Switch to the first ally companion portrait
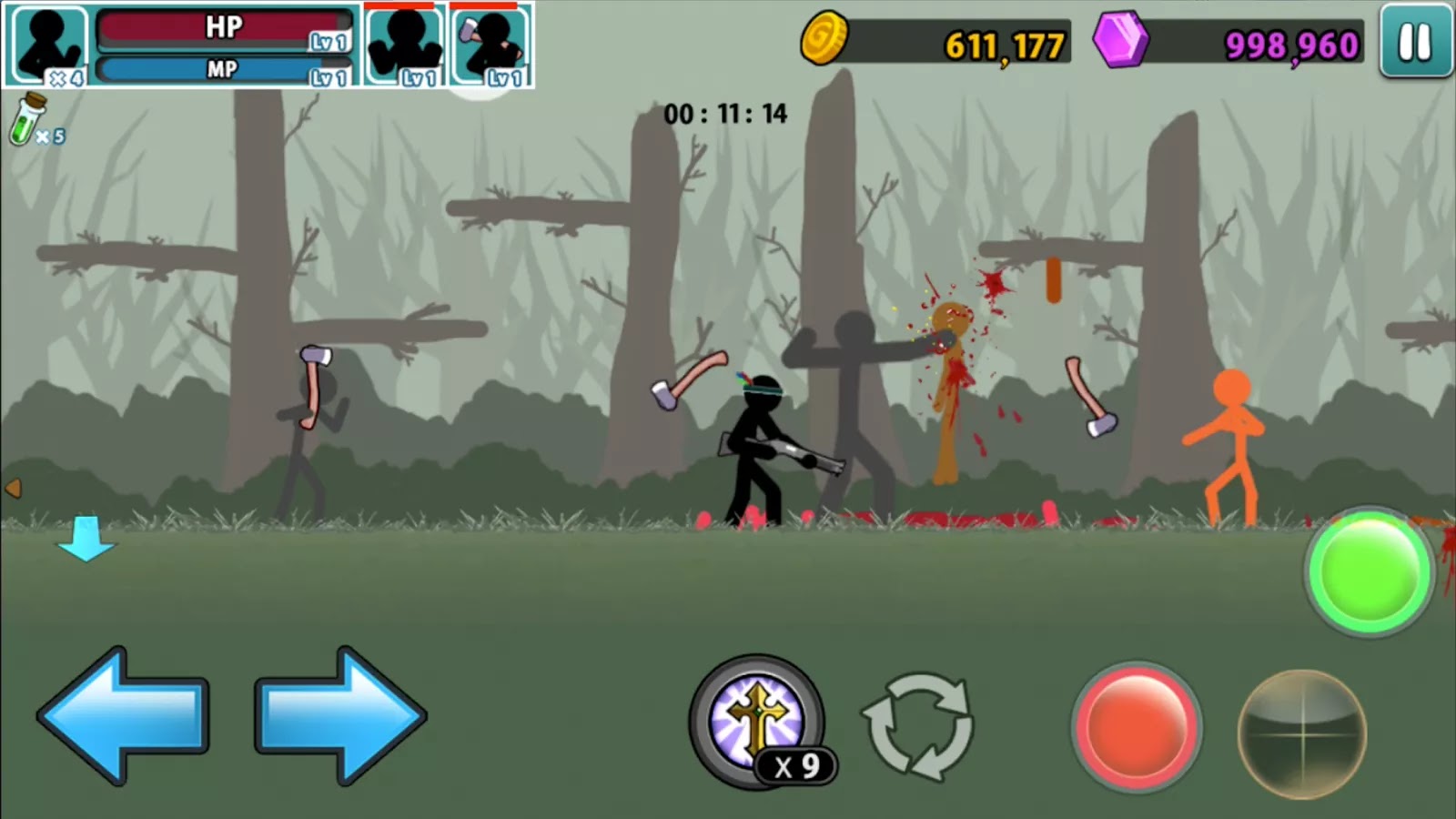This screenshot has height=819, width=1456. [403, 41]
